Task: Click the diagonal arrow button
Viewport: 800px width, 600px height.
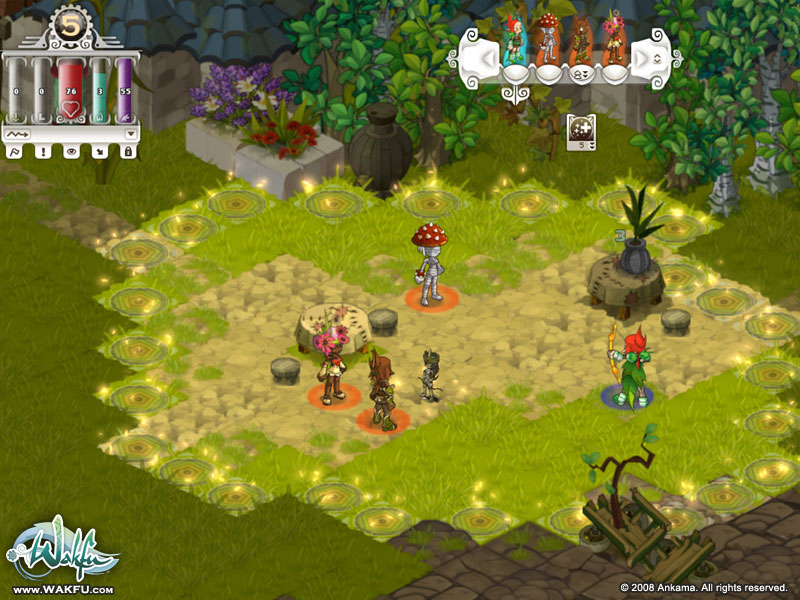Action: [99, 151]
